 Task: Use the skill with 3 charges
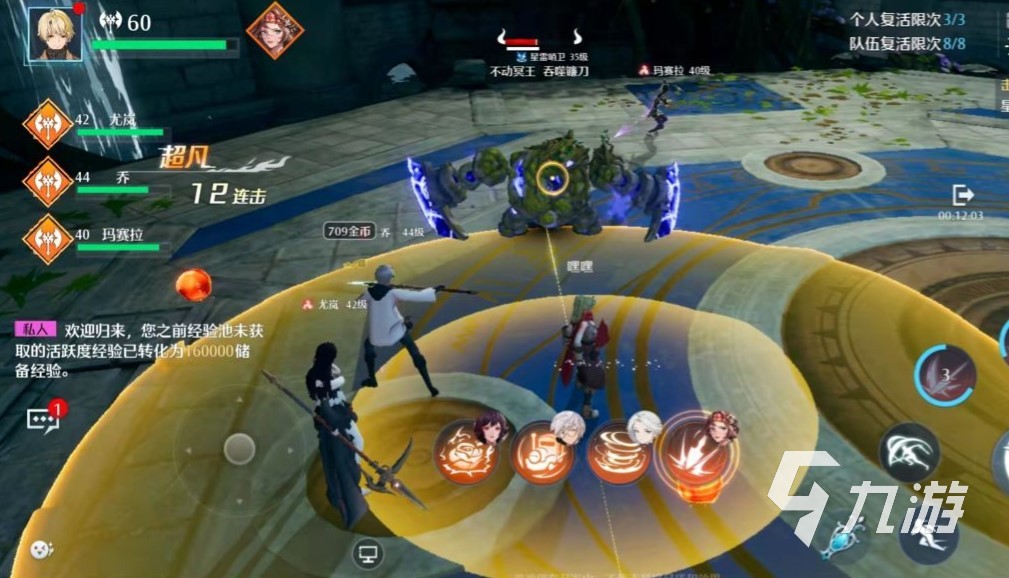click(x=945, y=376)
